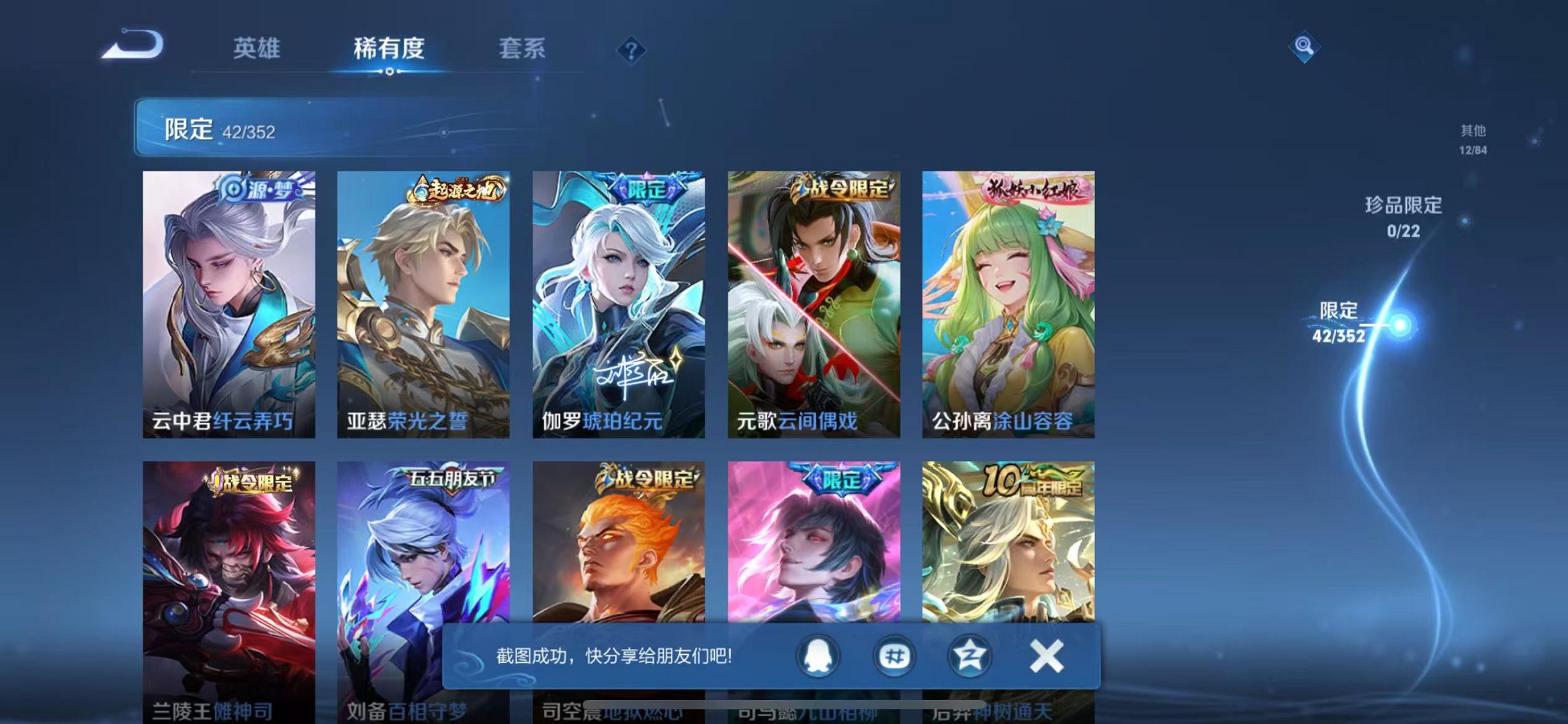1568x724 pixels.
Task: View the 公孙离 涂山容容 skin
Action: point(1008,302)
